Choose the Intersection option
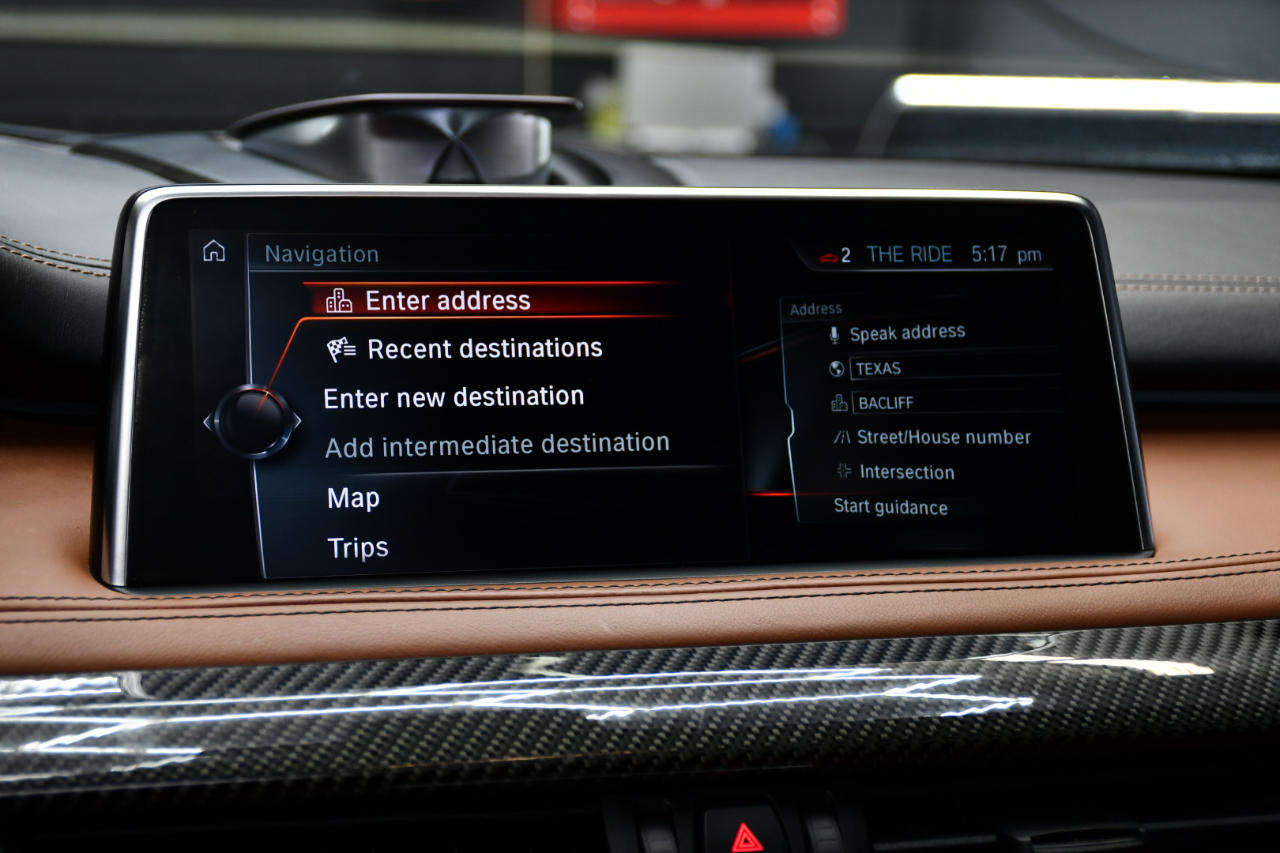 pos(906,472)
